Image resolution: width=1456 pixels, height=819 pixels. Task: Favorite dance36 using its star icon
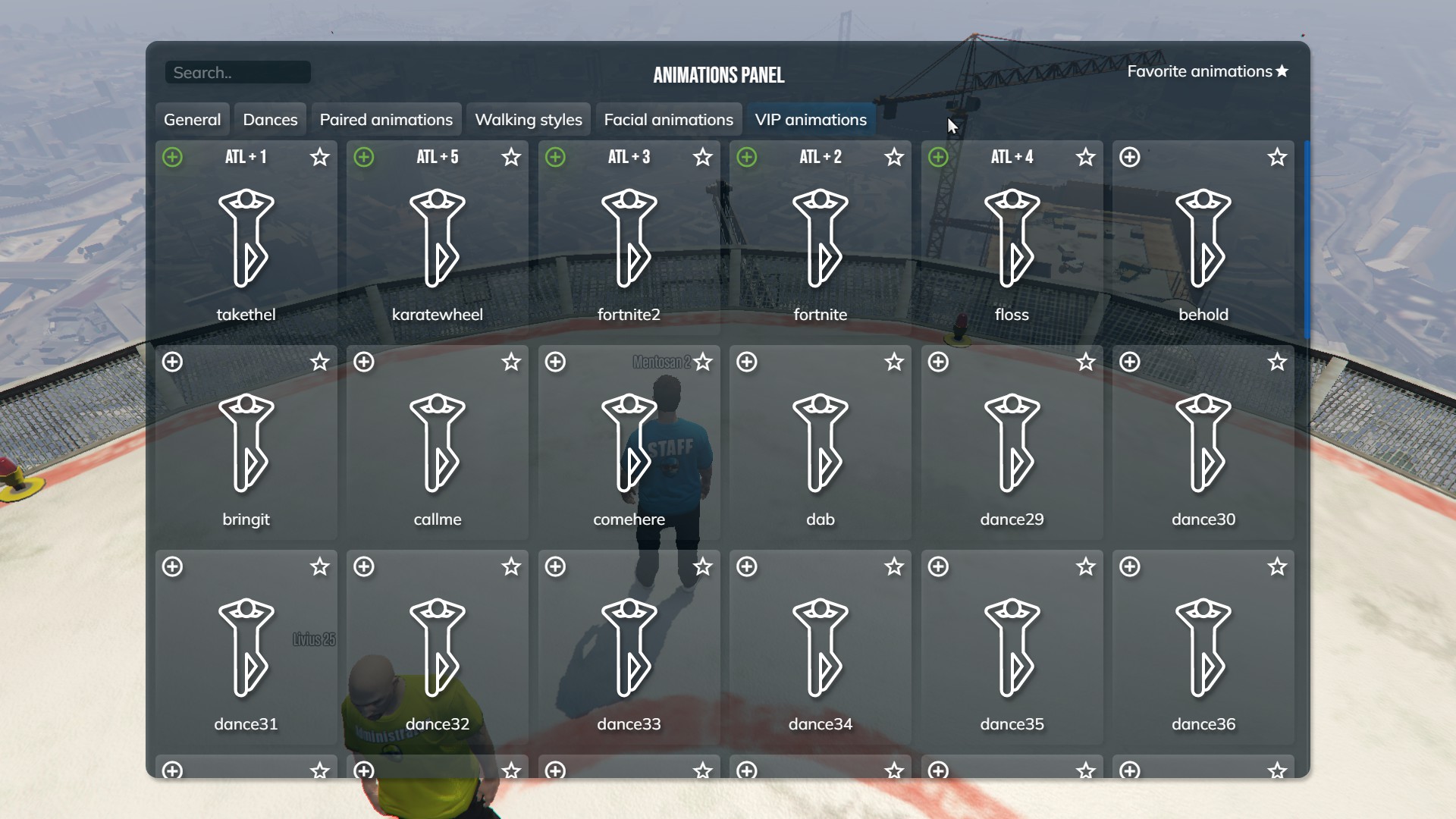[1277, 566]
